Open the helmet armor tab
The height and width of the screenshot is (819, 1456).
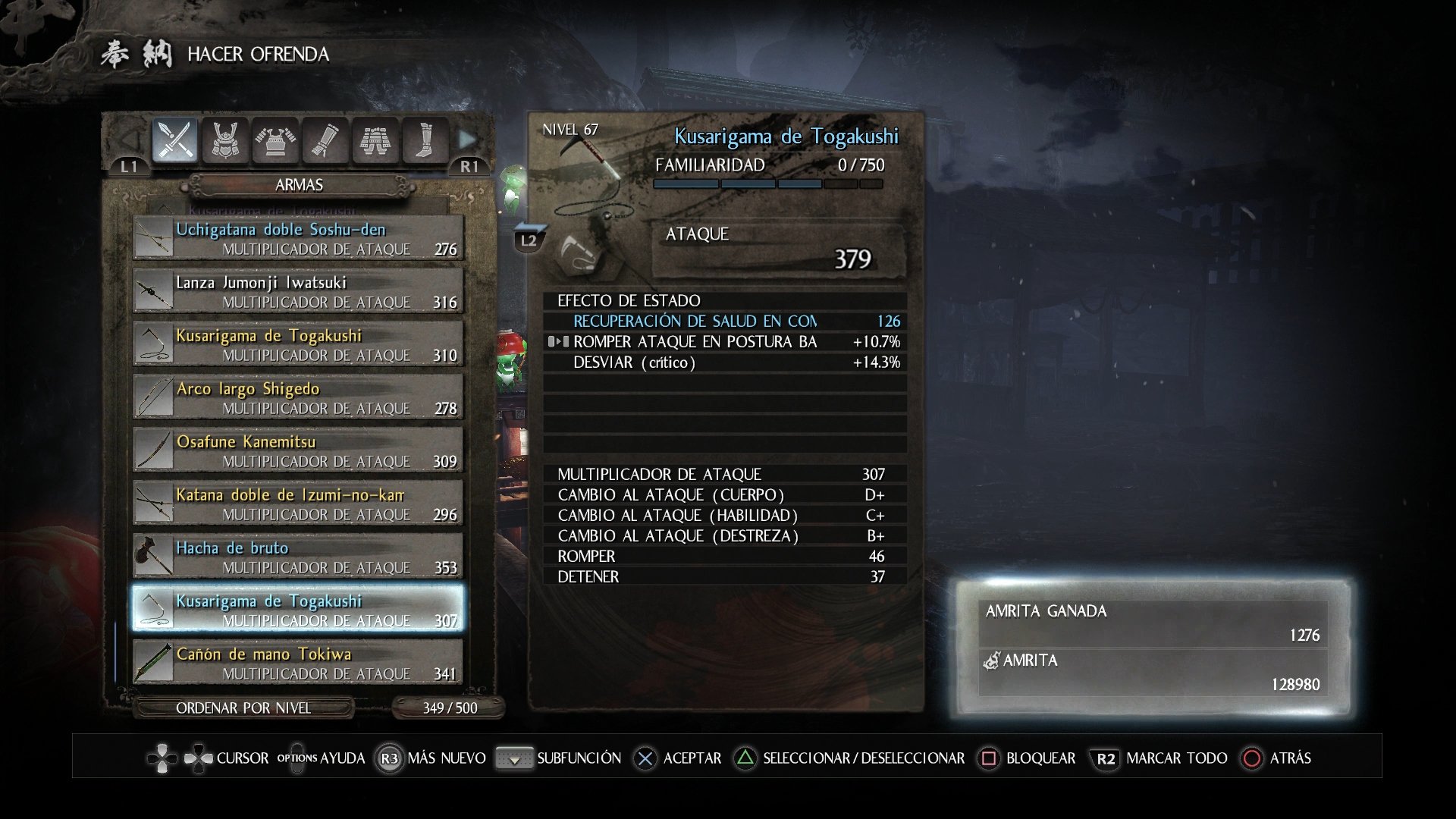click(225, 140)
